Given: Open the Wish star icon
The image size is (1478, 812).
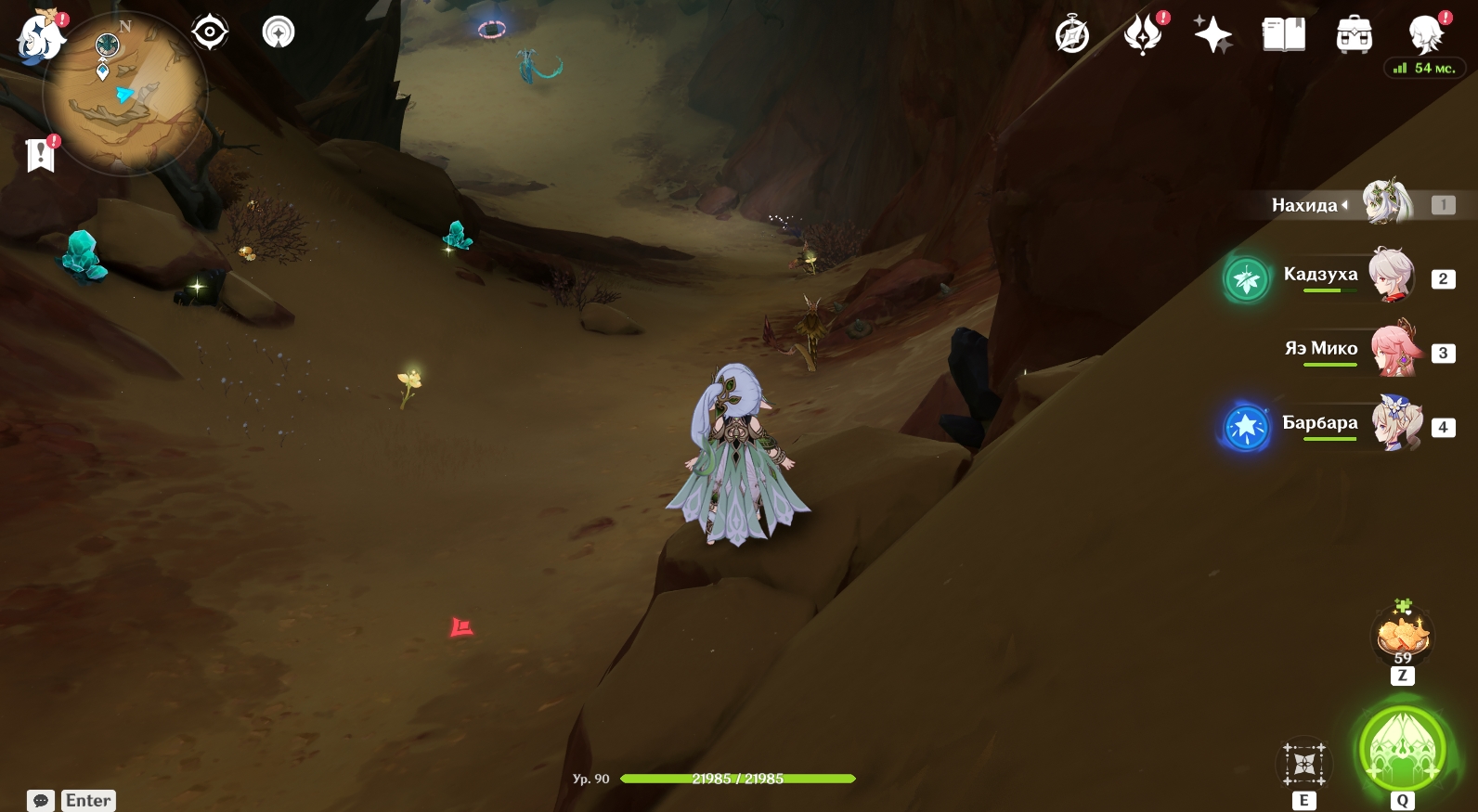Looking at the screenshot, I should pos(1212,35).
